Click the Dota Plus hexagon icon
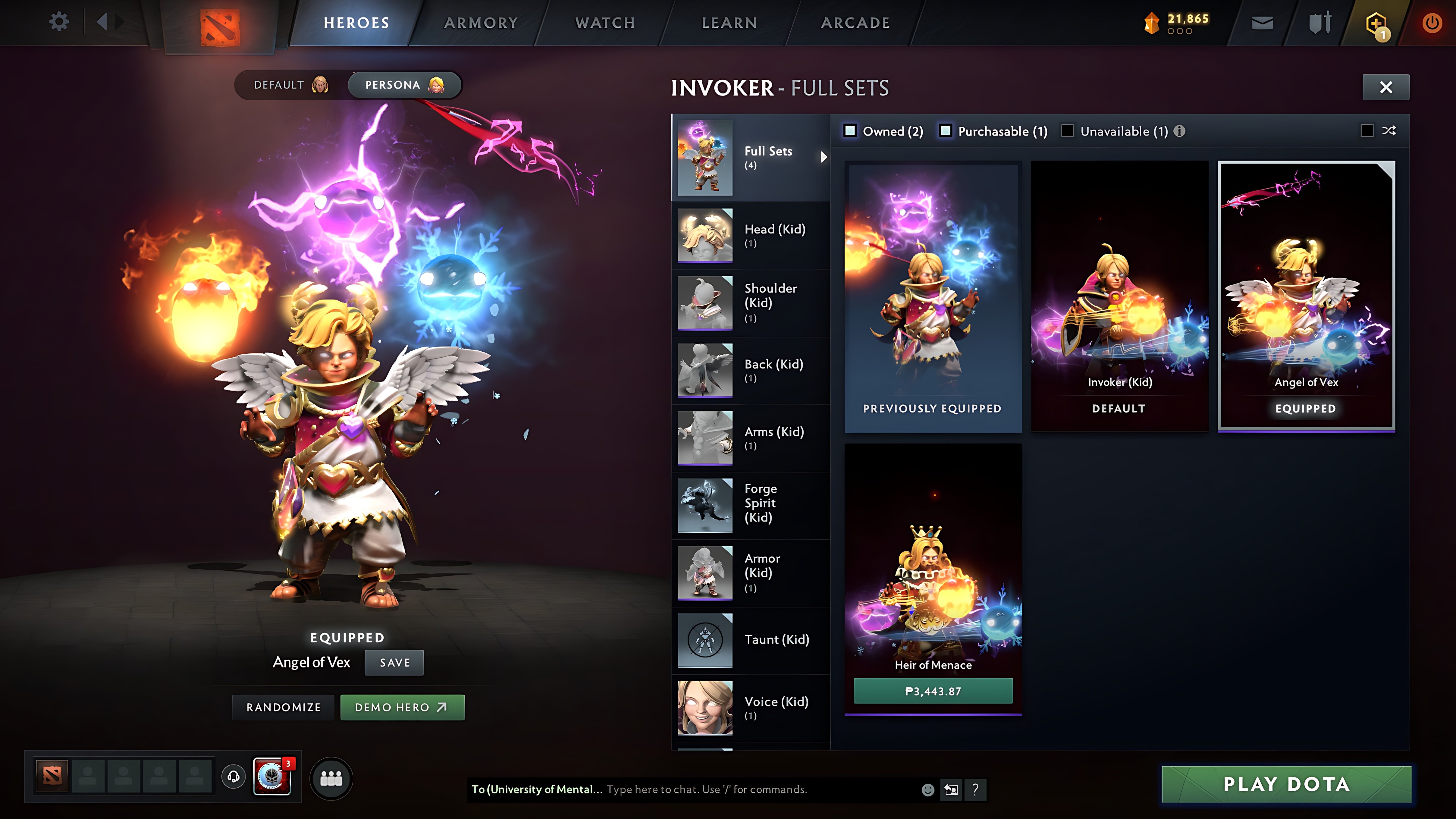 [x=1377, y=22]
